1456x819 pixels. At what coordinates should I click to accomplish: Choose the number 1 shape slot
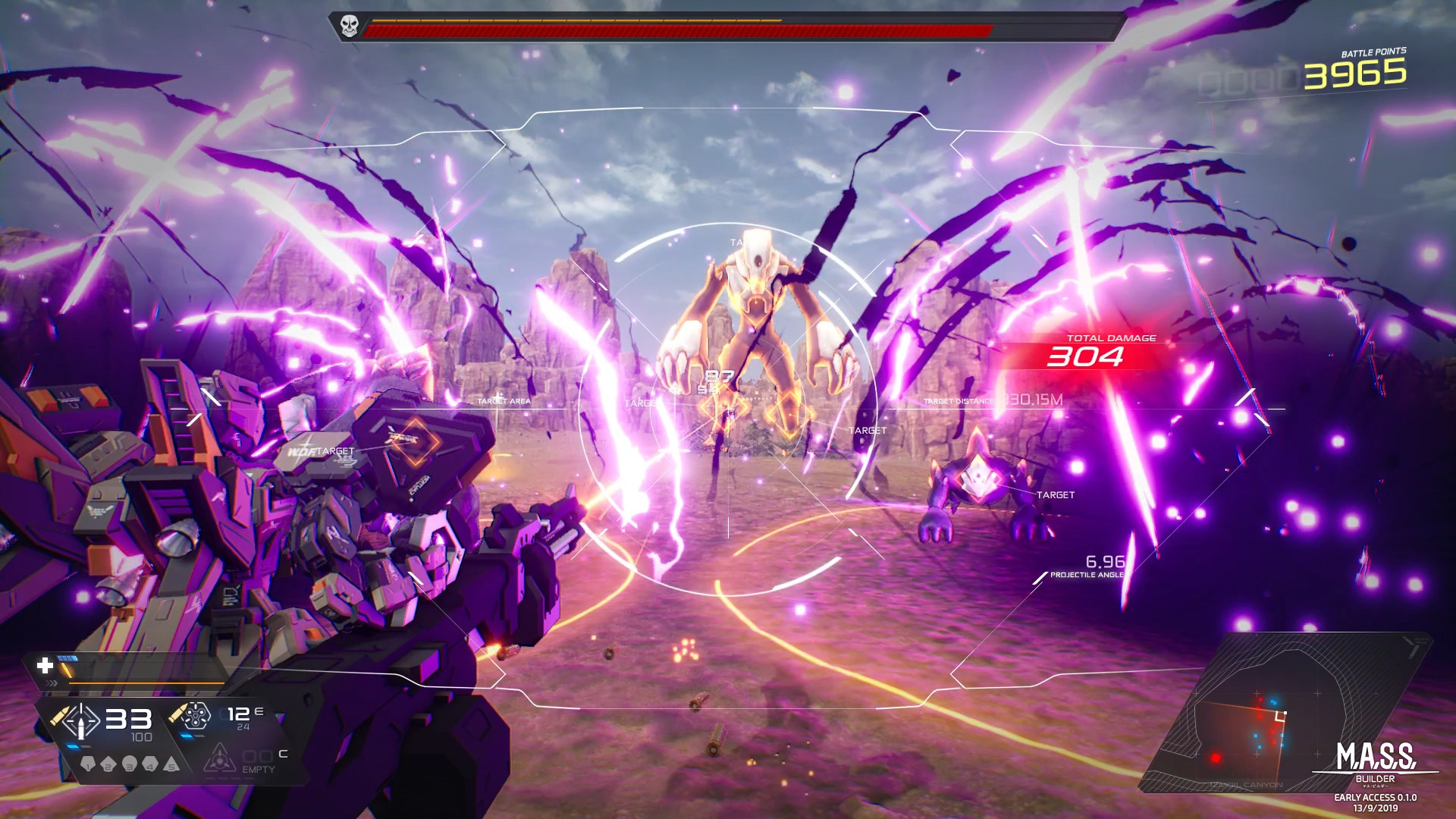pyautogui.click(x=88, y=764)
